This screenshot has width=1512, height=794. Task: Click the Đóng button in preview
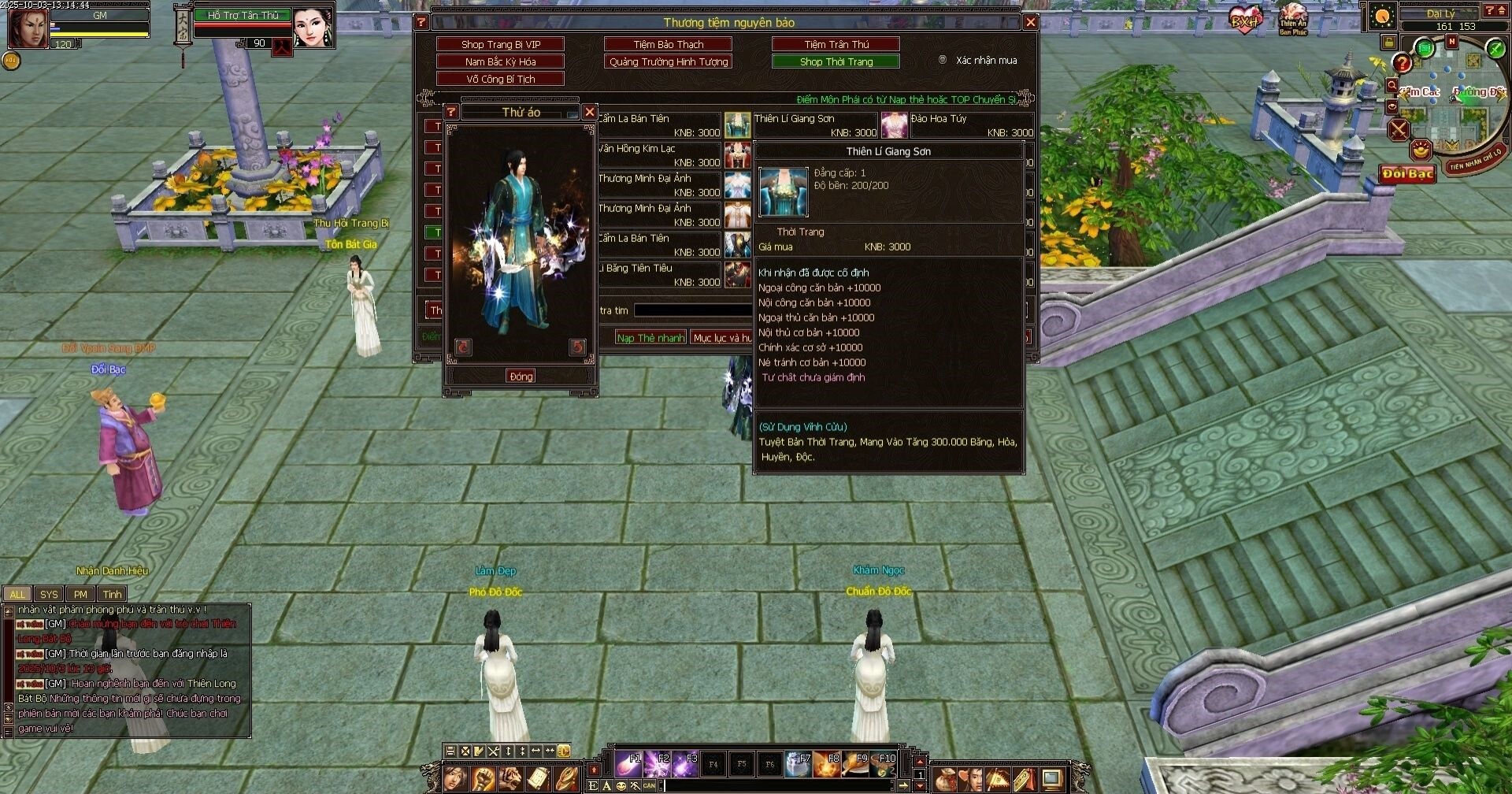[521, 377]
